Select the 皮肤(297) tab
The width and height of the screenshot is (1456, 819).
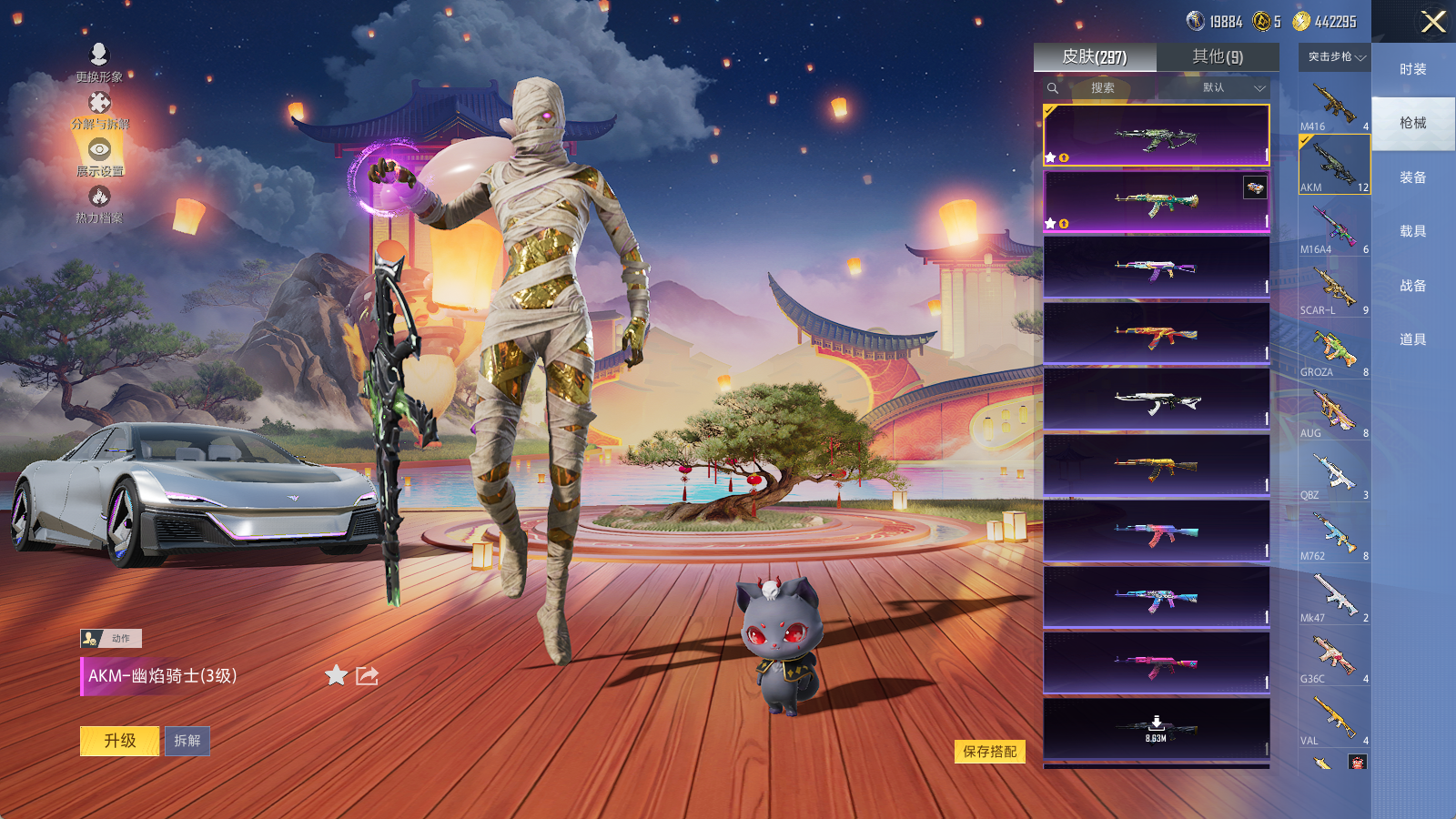tap(1095, 56)
